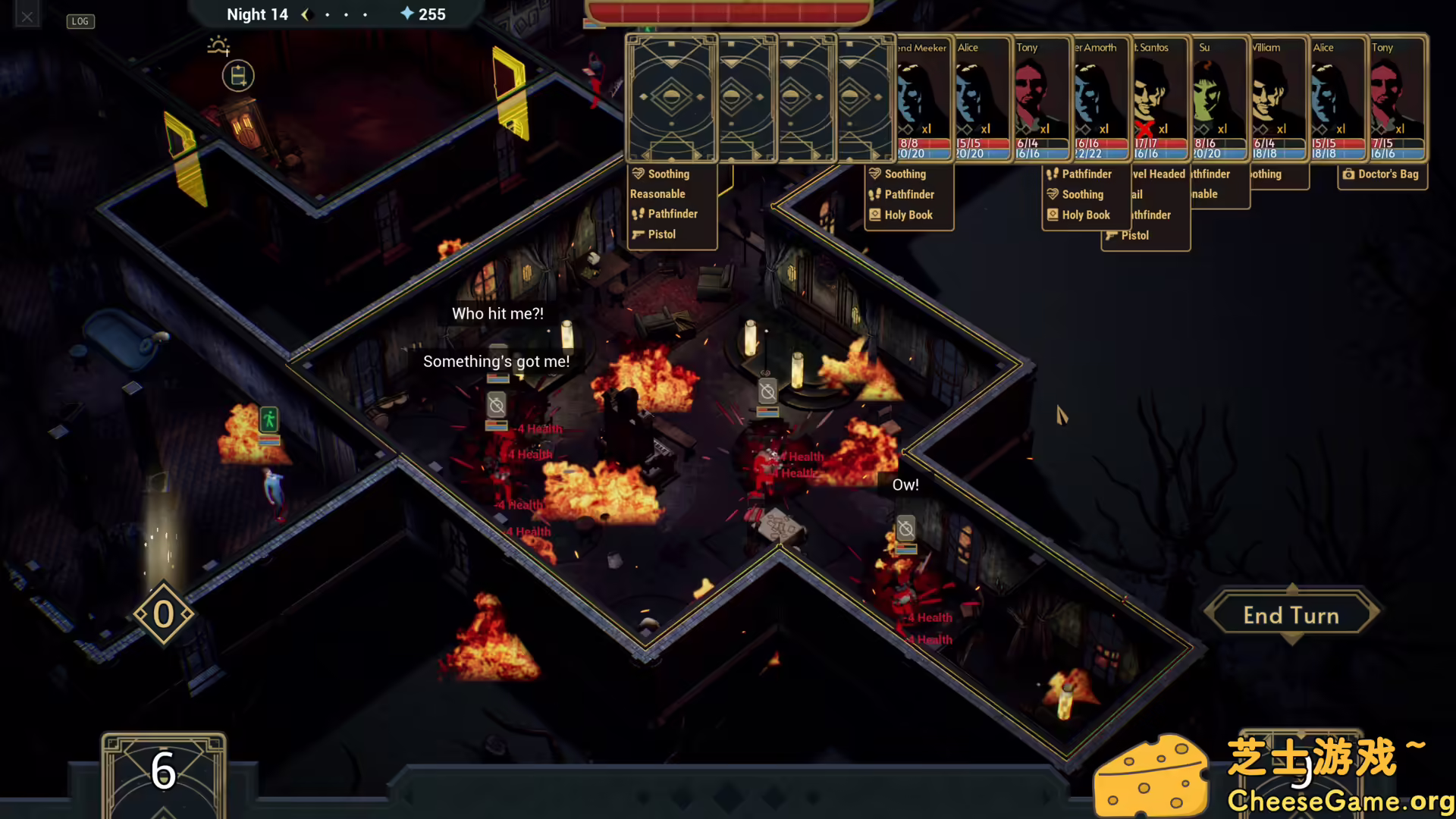1456x819 pixels.
Task: Click the Level Headed trait under Santos
Action: tap(1158, 174)
